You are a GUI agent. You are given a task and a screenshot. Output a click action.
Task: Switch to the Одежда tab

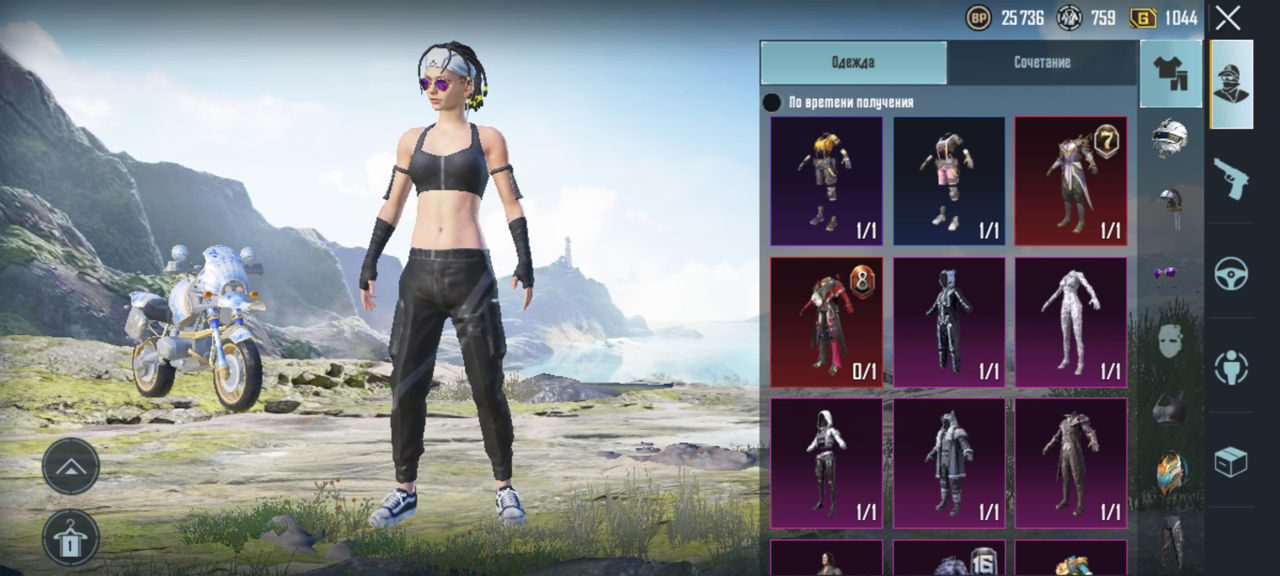click(x=853, y=62)
